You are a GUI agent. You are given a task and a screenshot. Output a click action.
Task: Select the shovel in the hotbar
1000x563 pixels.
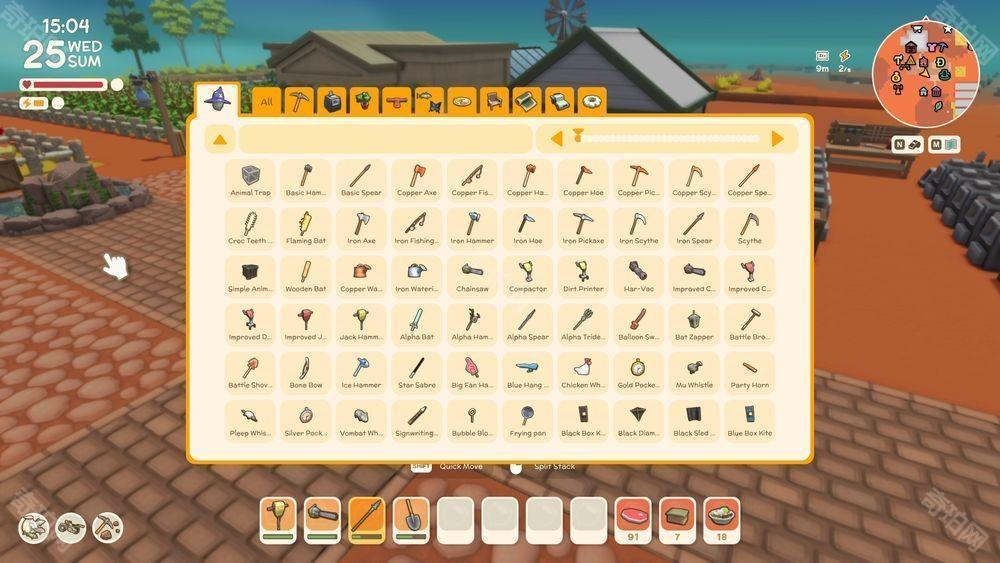point(411,518)
